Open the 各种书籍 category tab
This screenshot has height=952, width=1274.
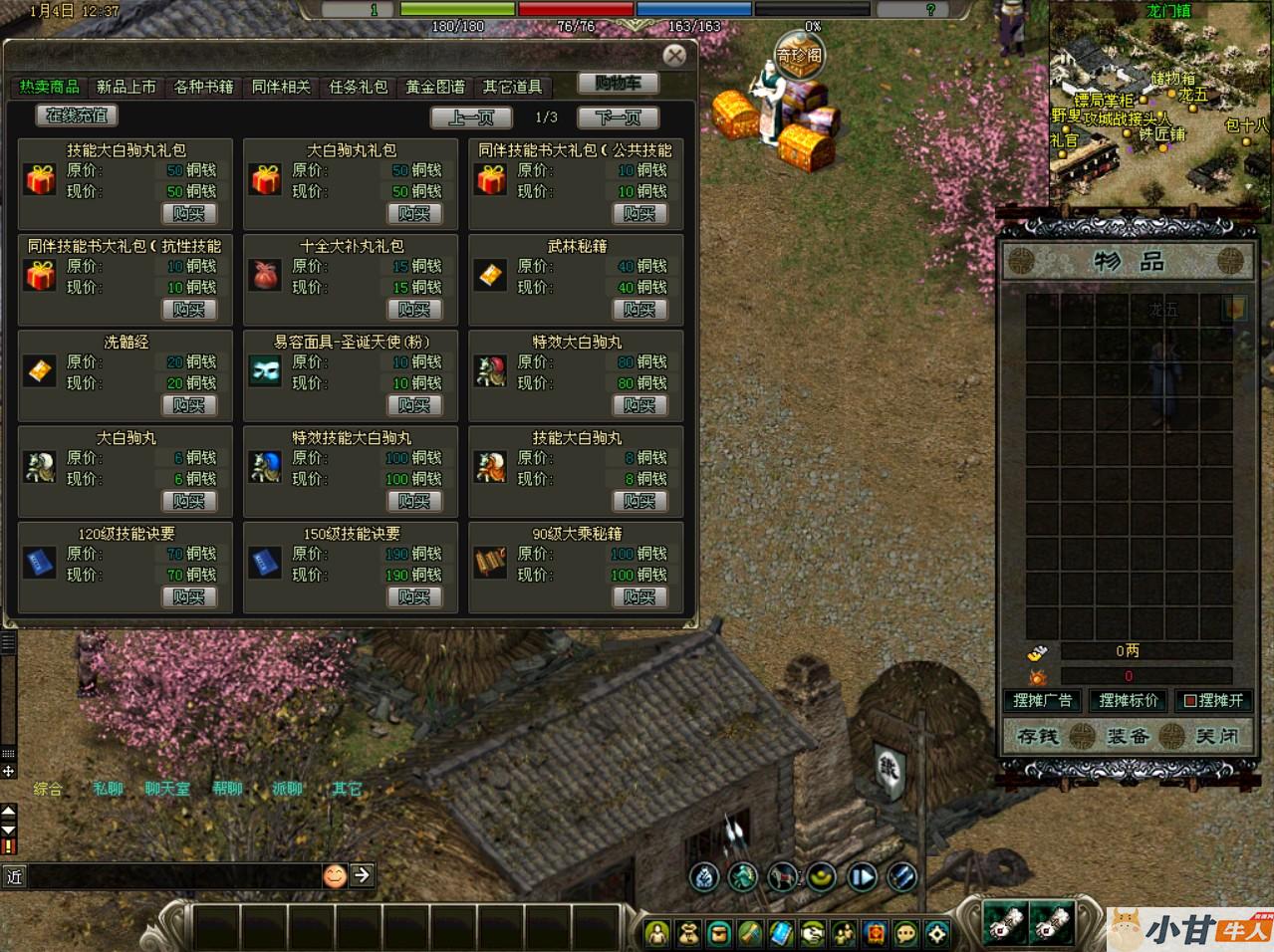[x=203, y=88]
